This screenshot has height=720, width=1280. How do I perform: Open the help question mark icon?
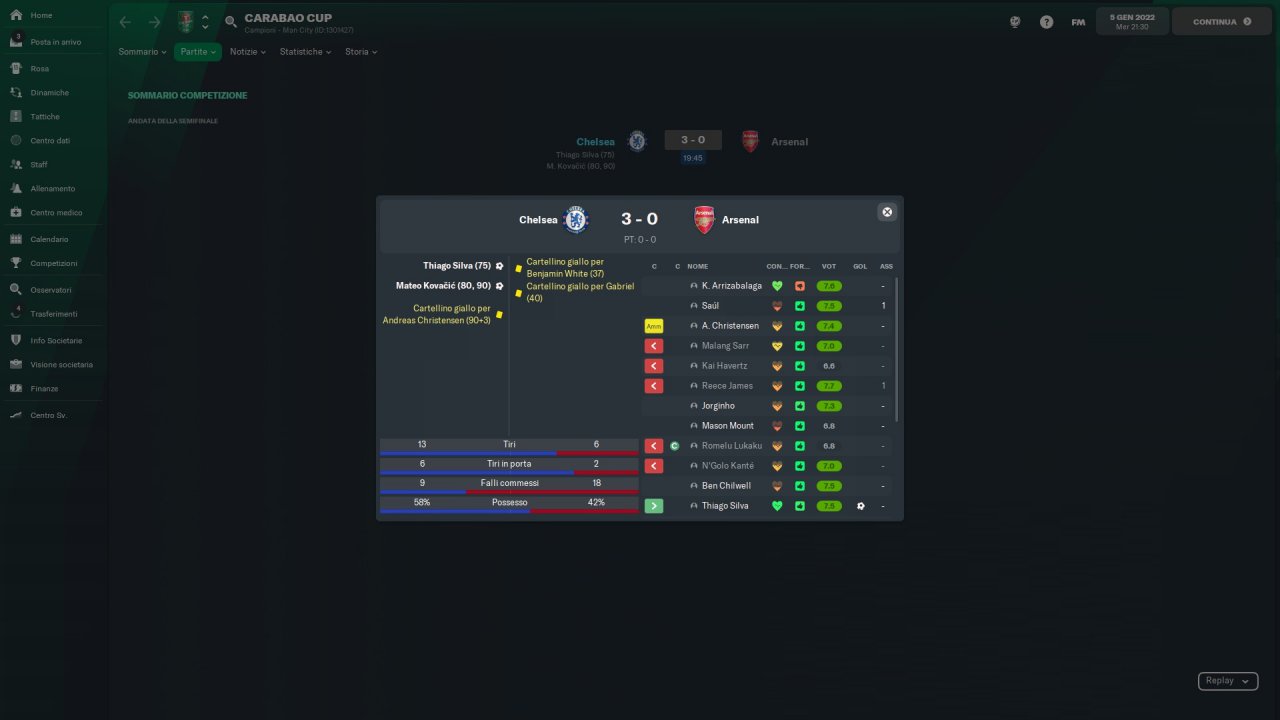1046,22
